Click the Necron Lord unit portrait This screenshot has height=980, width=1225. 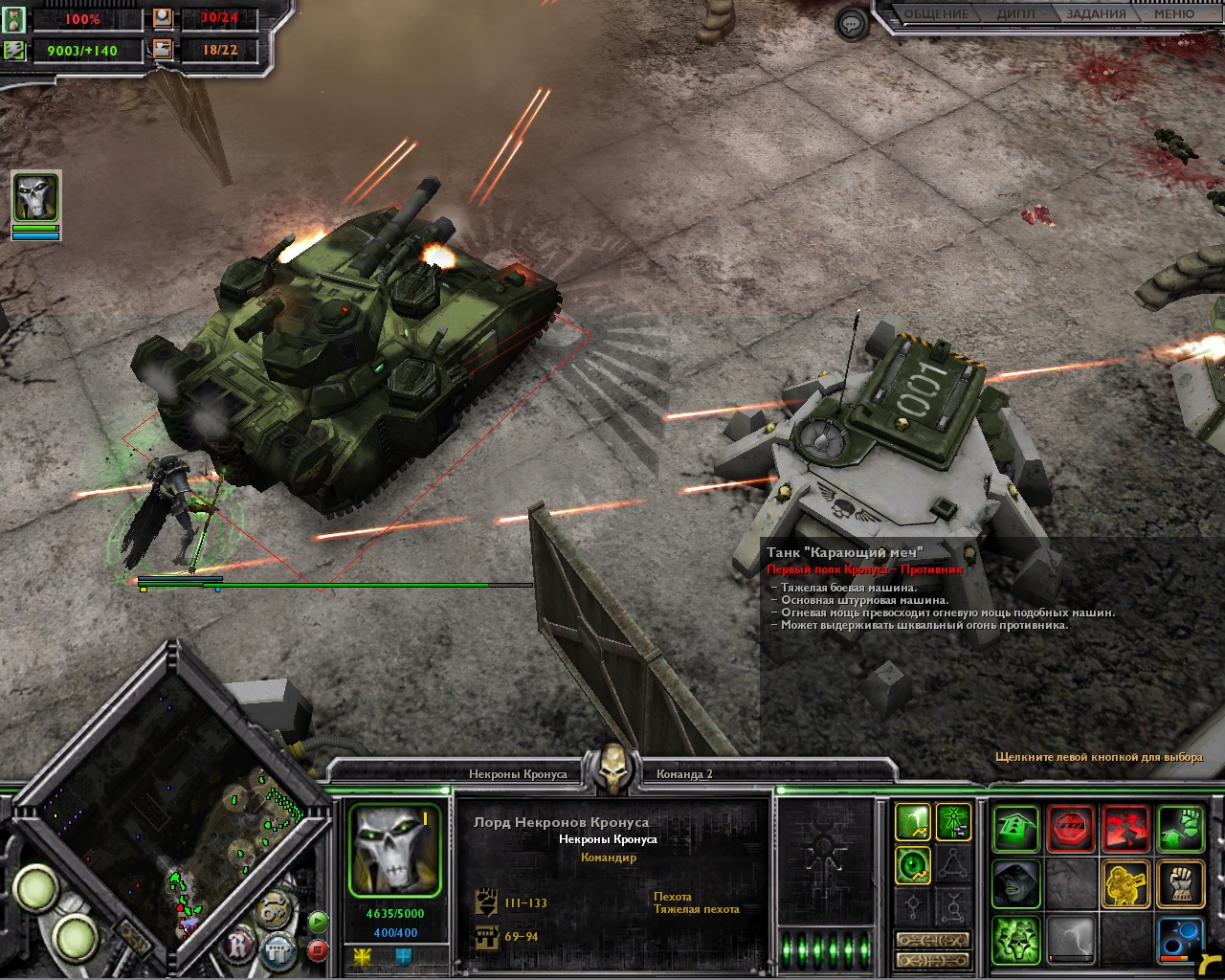[394, 851]
